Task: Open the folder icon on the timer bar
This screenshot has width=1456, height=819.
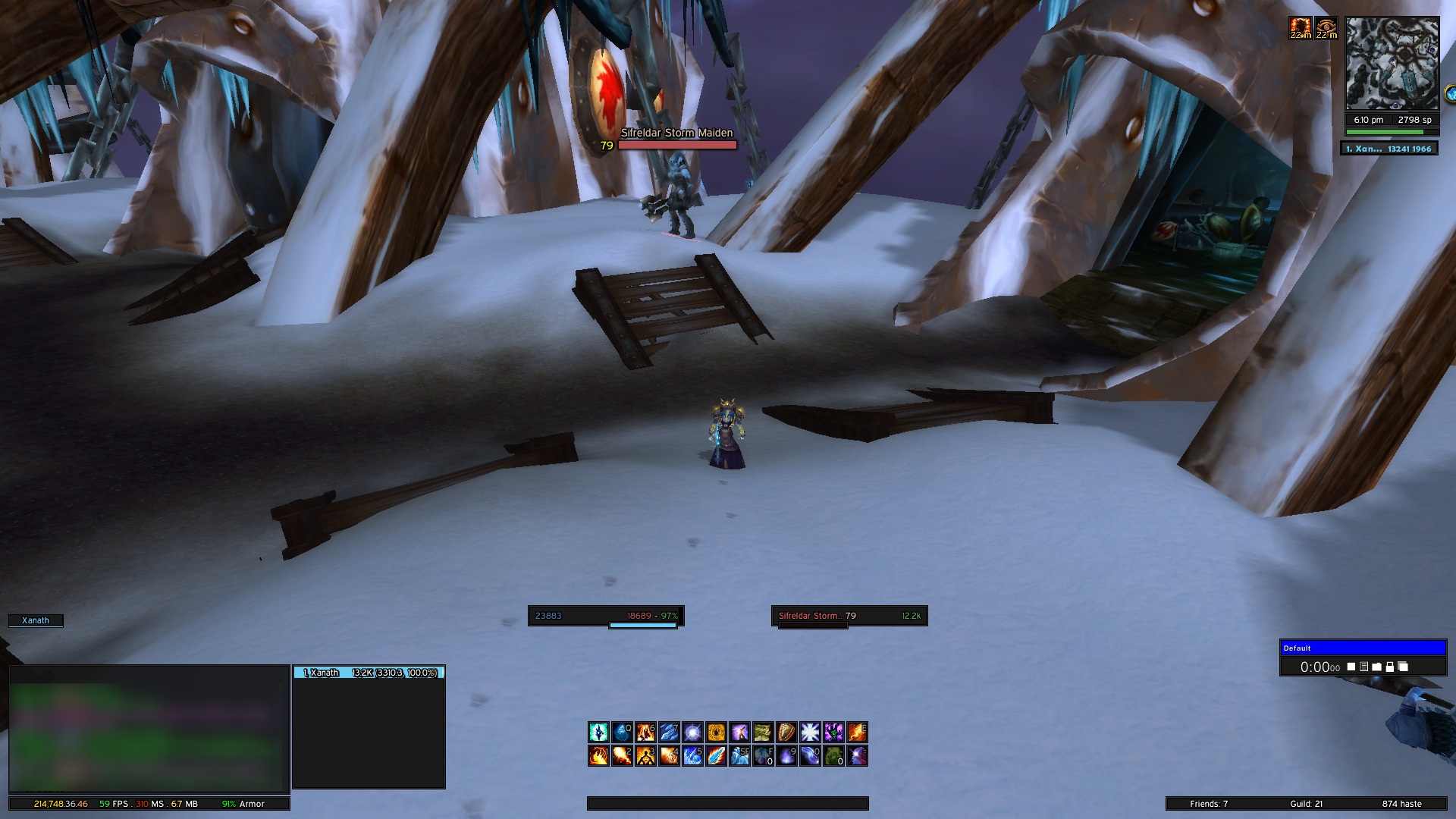Action: click(1376, 667)
